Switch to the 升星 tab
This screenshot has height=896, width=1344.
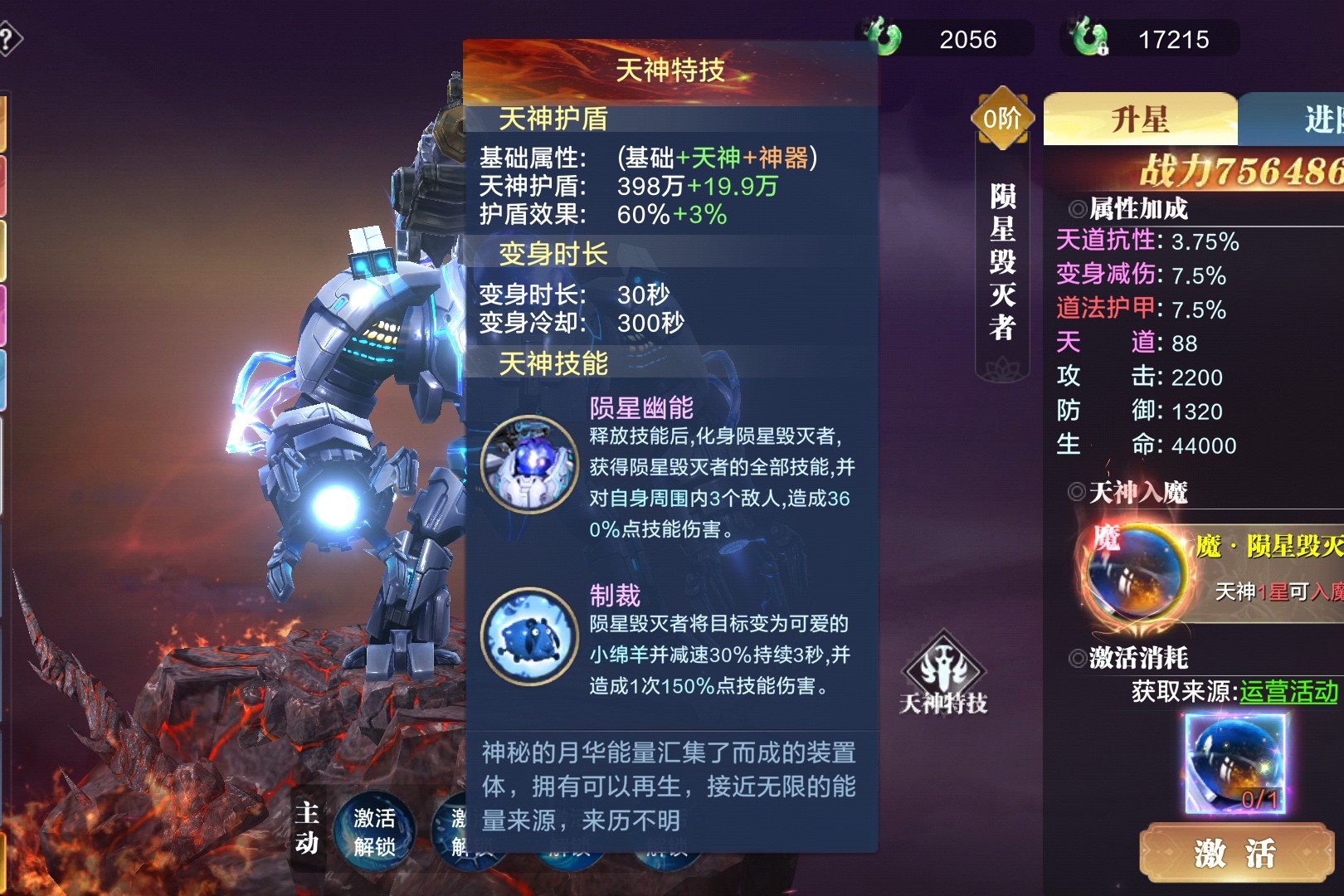click(x=1140, y=120)
